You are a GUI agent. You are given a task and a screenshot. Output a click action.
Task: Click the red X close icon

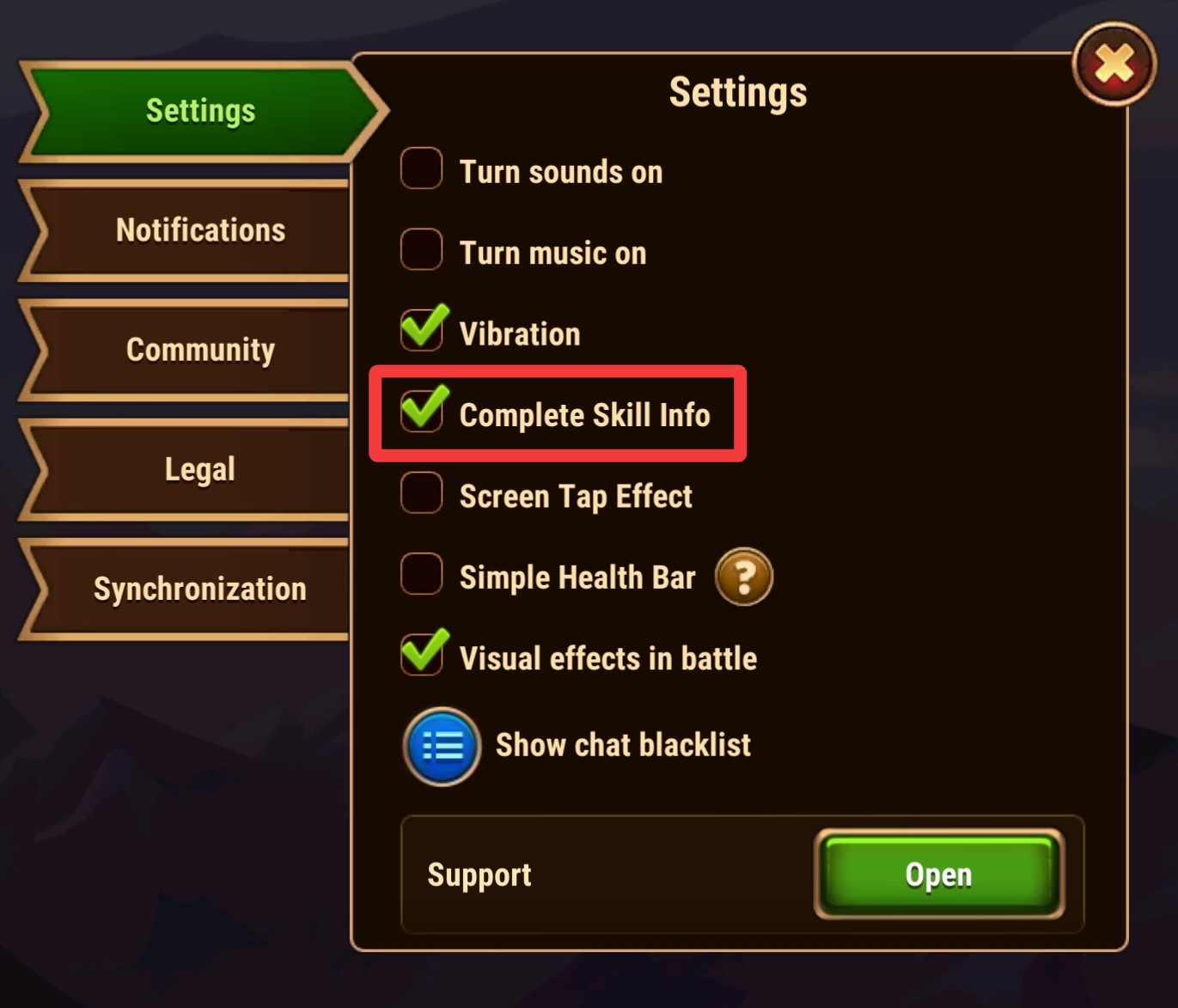tap(1114, 64)
